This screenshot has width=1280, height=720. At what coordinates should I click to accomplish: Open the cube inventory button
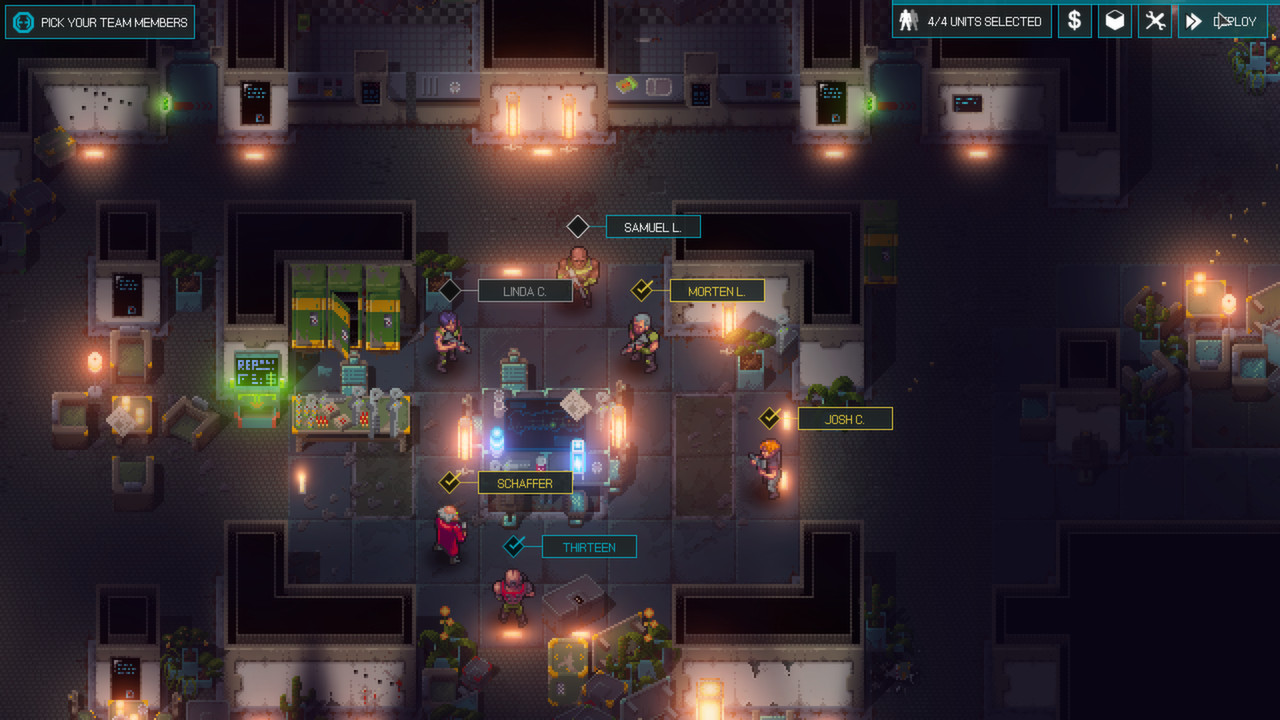1115,21
